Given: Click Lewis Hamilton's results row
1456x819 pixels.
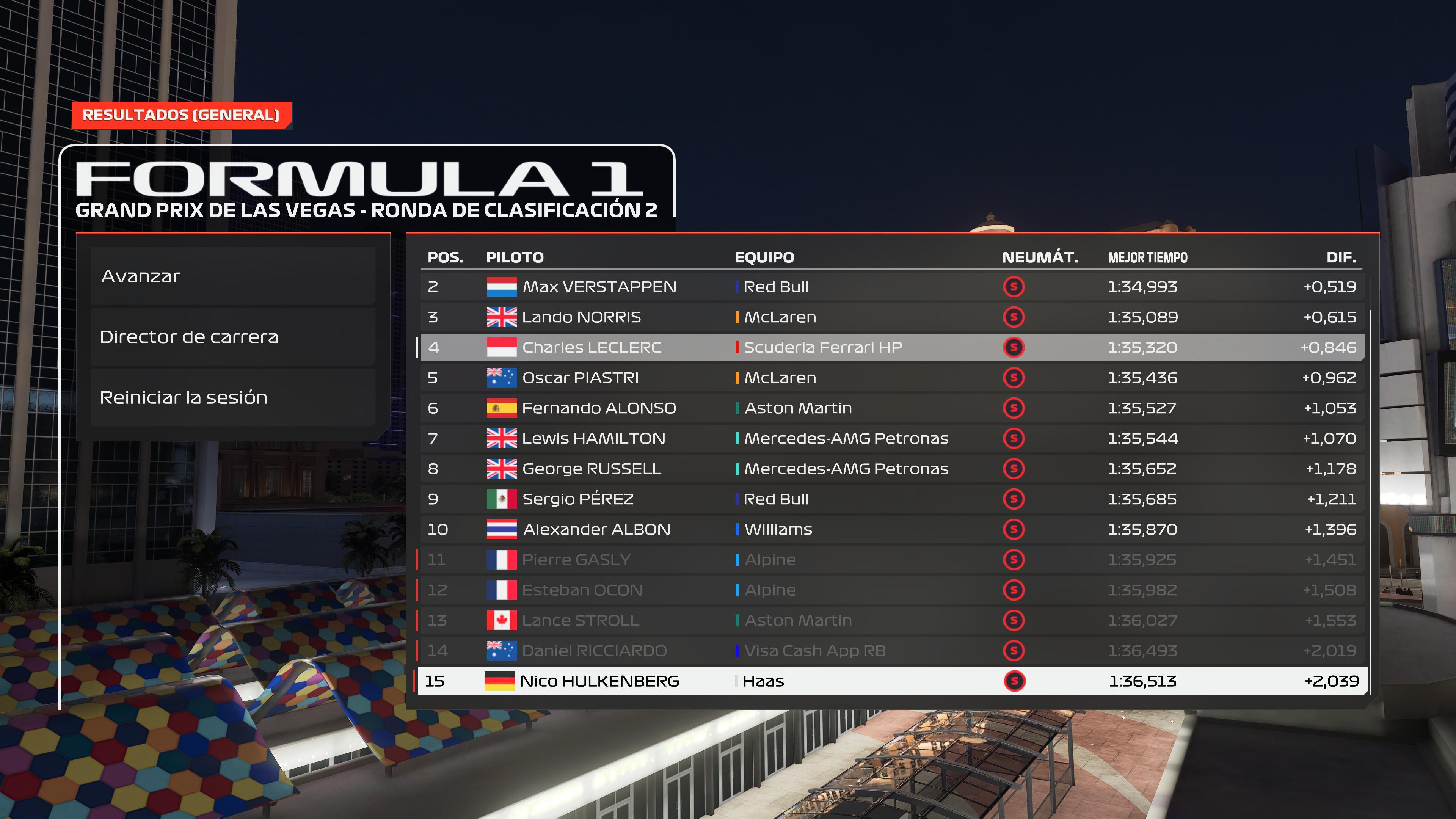Looking at the screenshot, I should [892, 438].
